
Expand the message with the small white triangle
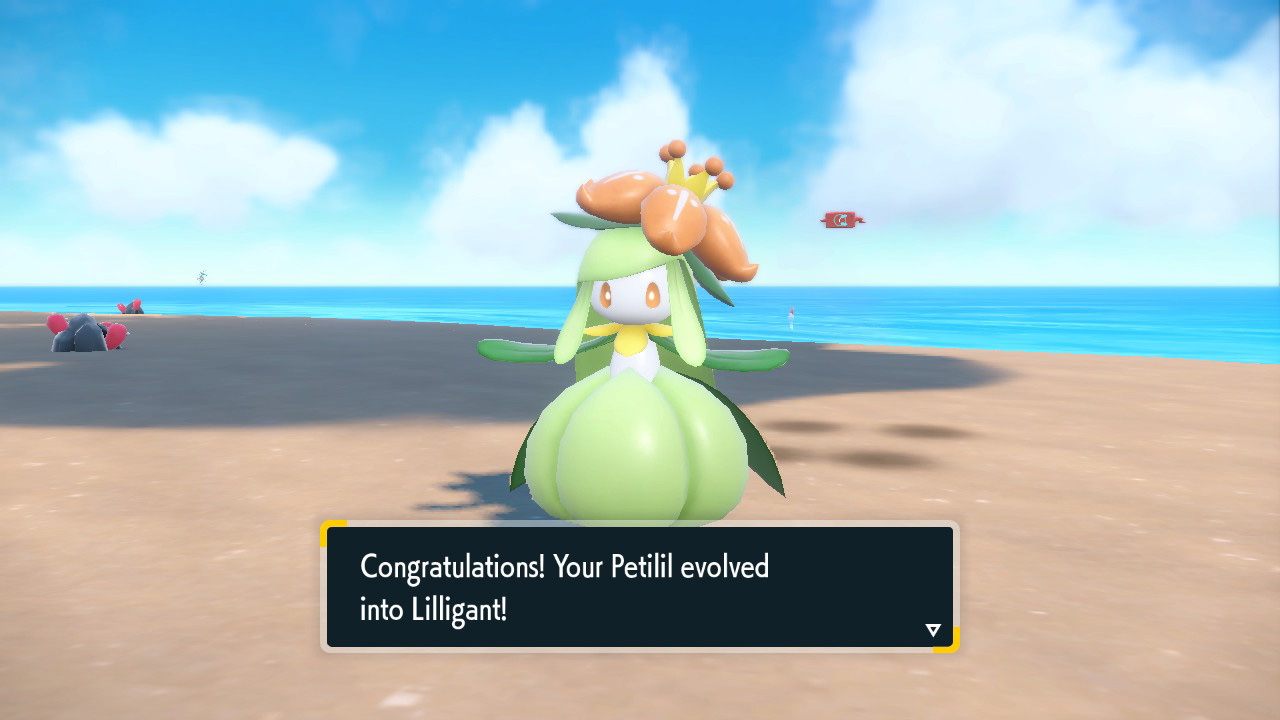(931, 629)
